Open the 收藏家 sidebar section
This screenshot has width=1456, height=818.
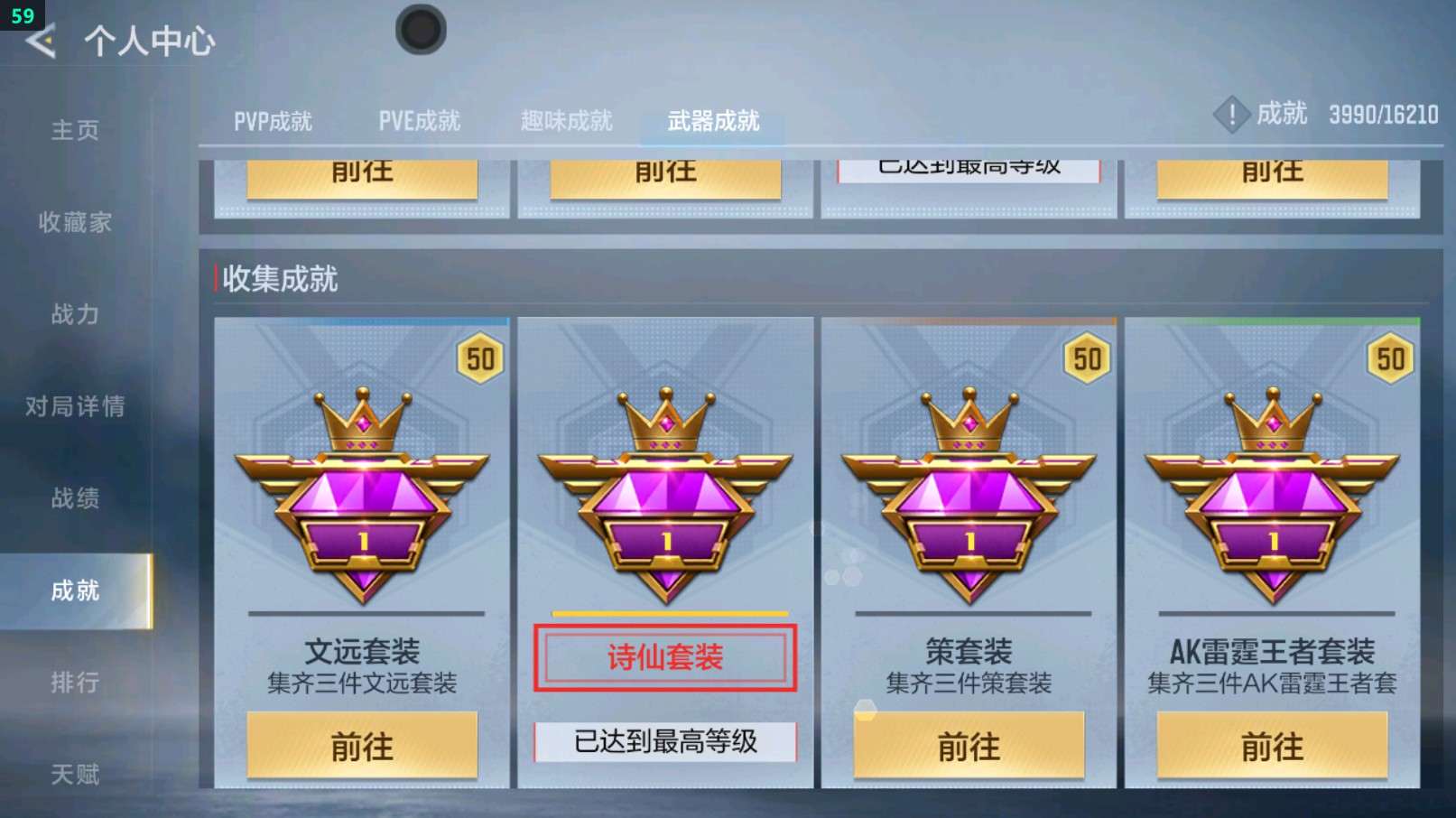tap(75, 223)
